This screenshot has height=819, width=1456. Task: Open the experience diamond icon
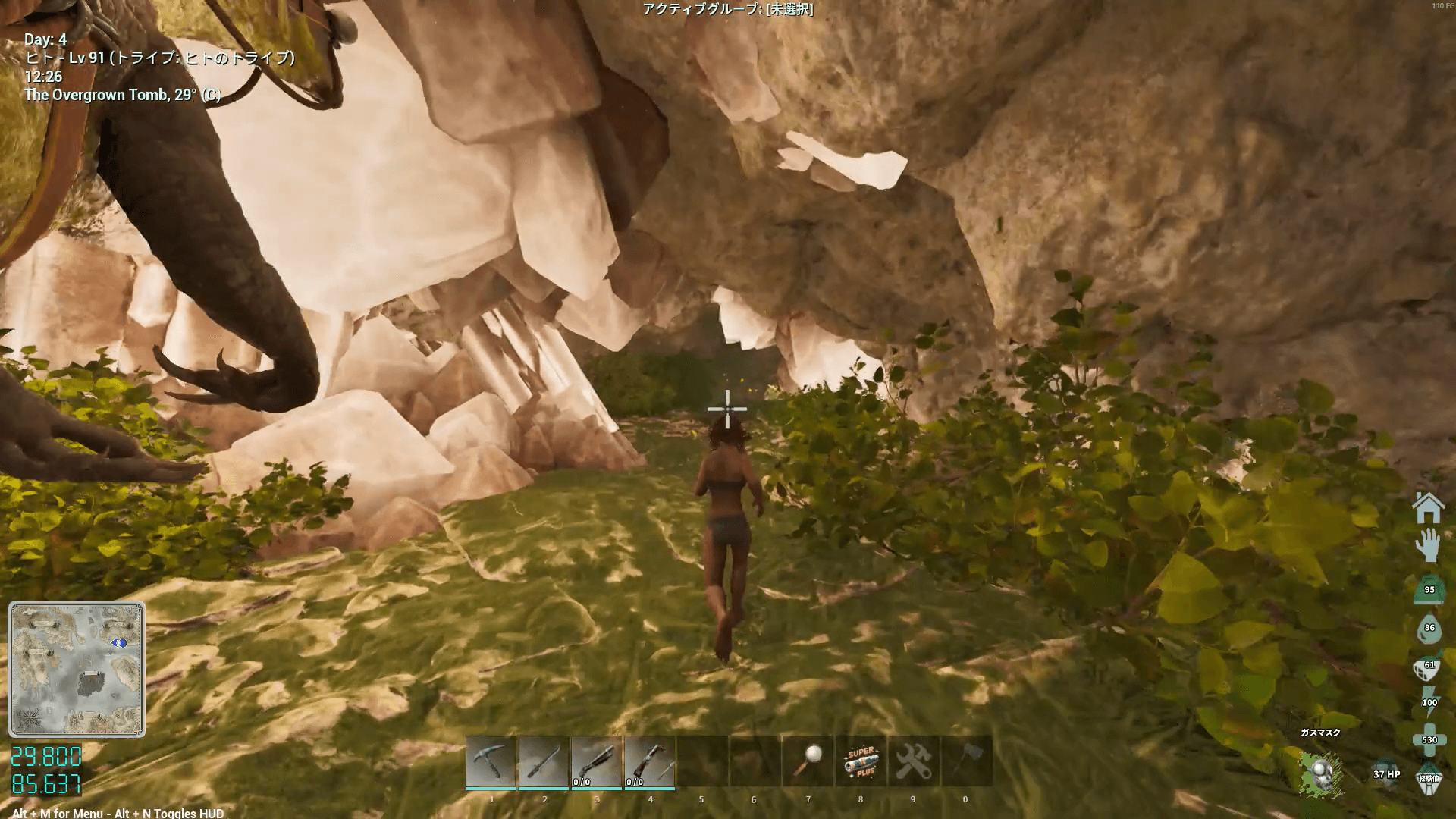(x=1429, y=779)
